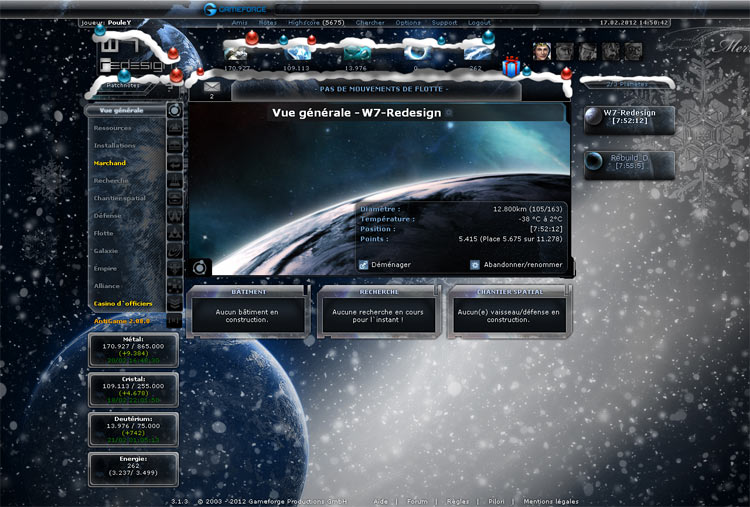Open the Casino d'officiers
Viewport: 750px width, 507px height.
click(x=125, y=303)
